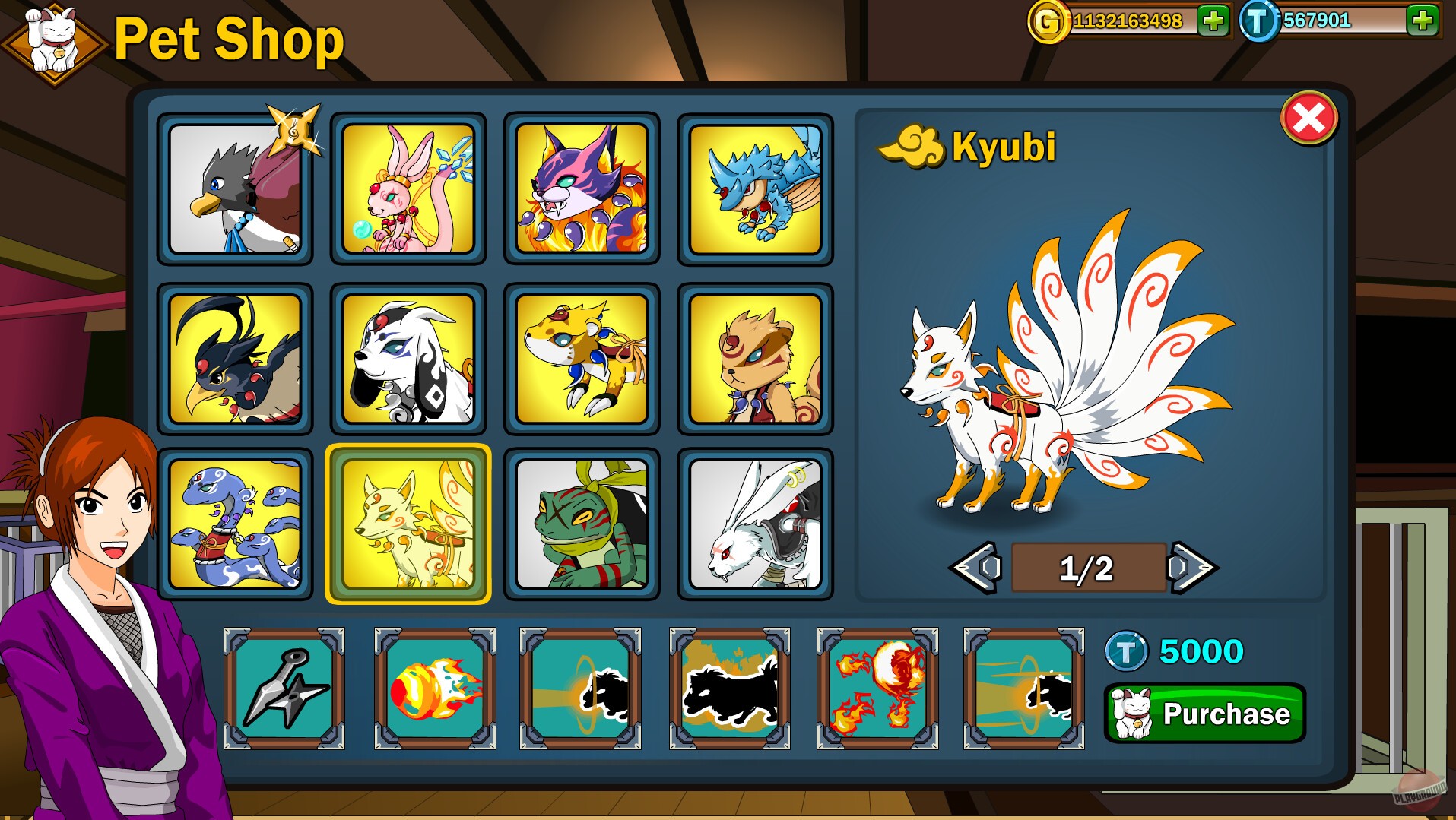This screenshot has height=820, width=1456.
Task: Select the three-headed snake pet
Action: point(236,524)
